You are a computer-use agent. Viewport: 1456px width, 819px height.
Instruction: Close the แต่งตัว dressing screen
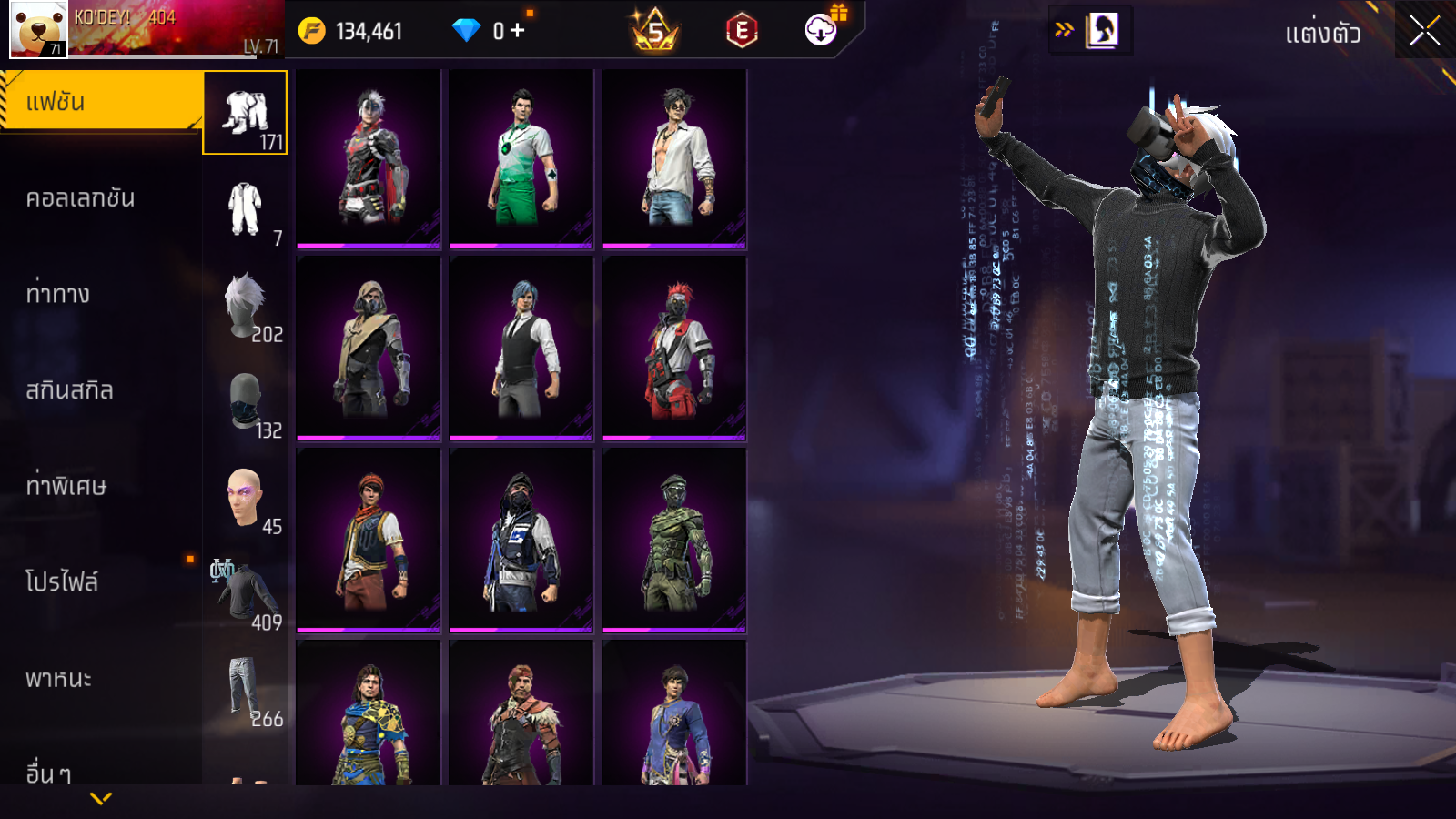pyautogui.click(x=1424, y=30)
